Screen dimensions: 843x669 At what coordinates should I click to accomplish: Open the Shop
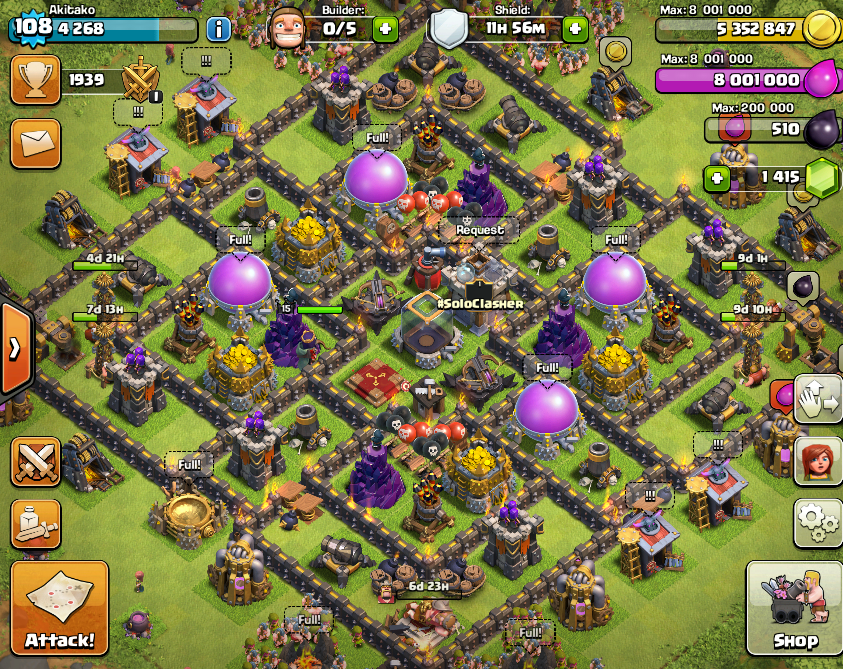[794, 608]
